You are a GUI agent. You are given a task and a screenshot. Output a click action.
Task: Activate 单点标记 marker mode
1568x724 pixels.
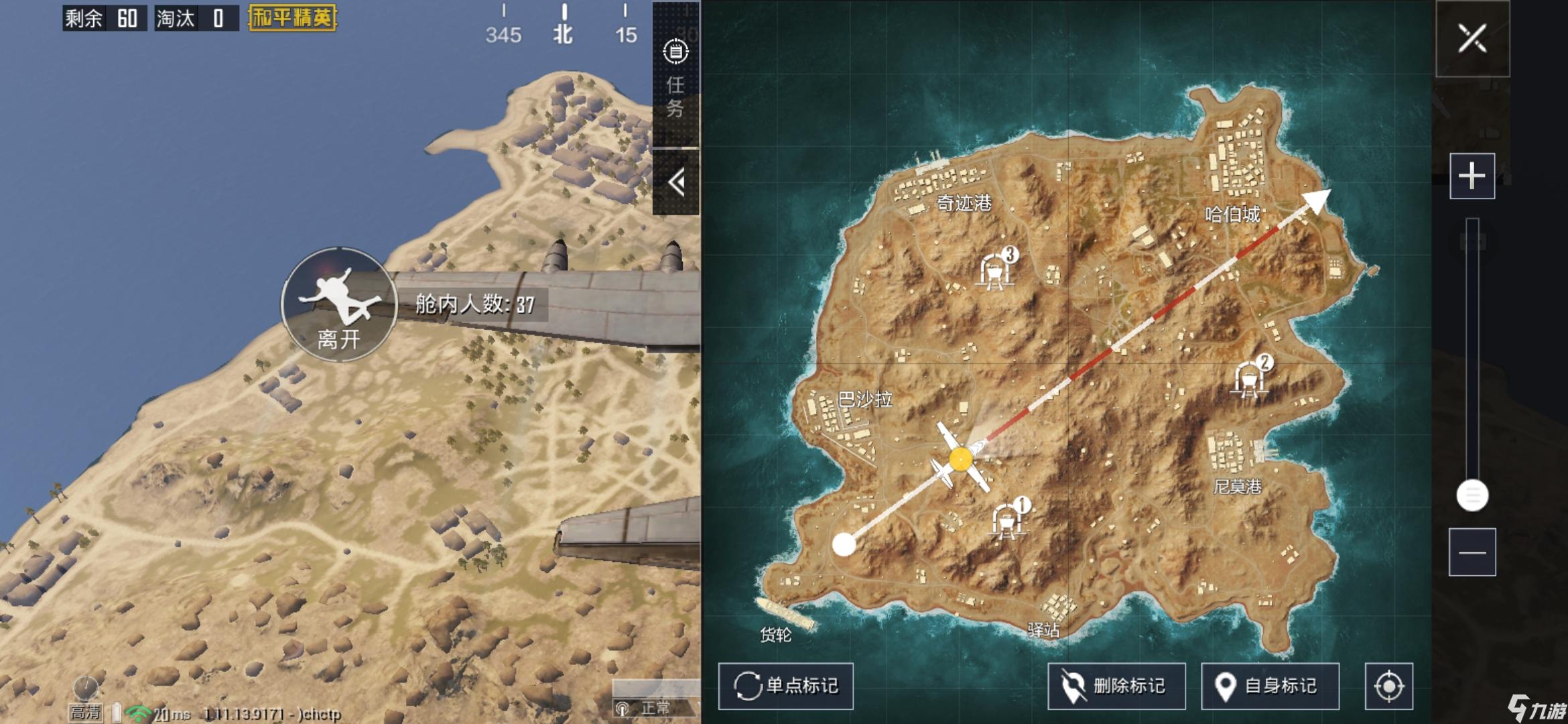click(x=786, y=686)
